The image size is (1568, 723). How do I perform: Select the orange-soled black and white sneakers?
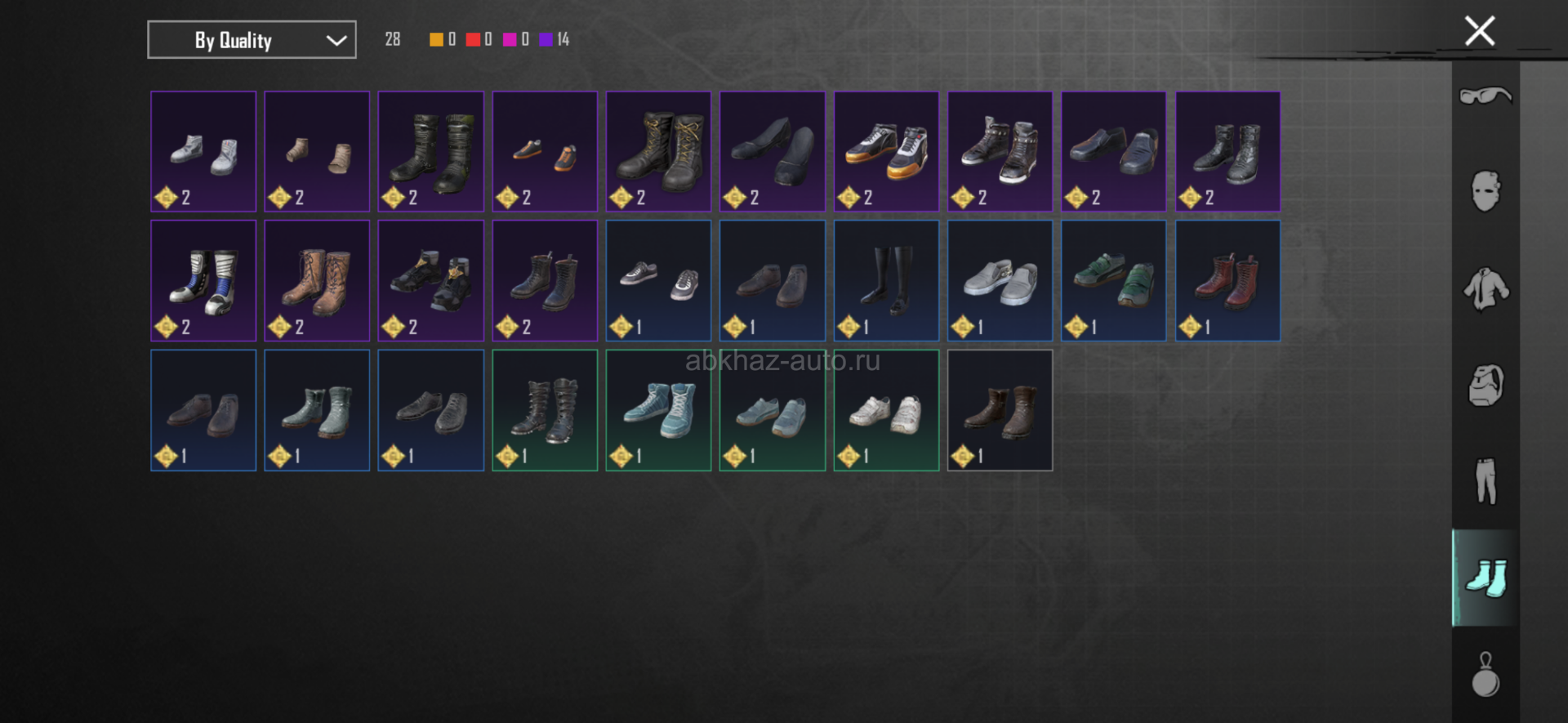pos(886,152)
